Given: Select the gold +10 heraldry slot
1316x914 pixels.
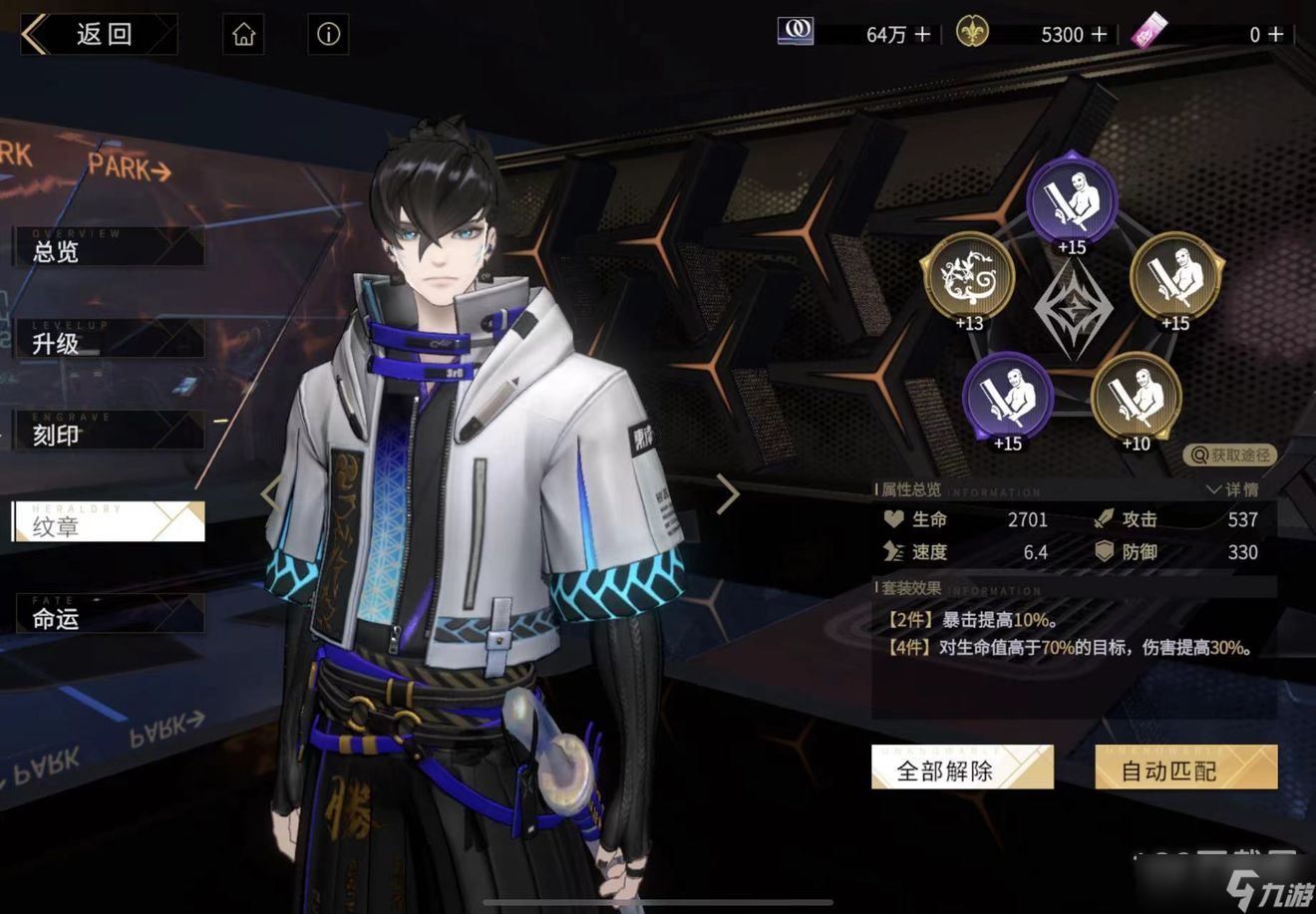Looking at the screenshot, I should [x=1136, y=398].
